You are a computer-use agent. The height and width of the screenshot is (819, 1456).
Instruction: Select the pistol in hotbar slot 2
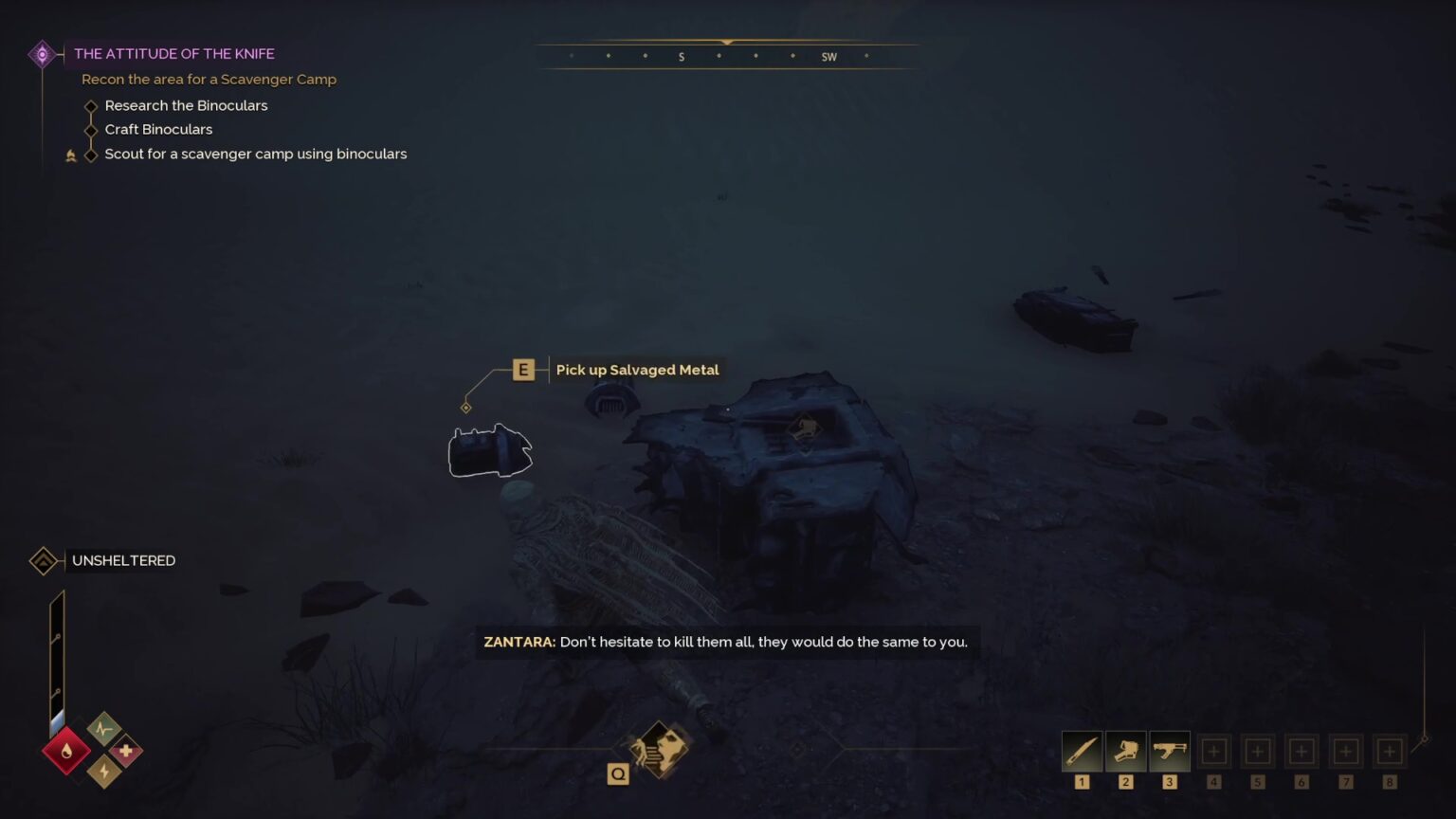(x=1125, y=750)
